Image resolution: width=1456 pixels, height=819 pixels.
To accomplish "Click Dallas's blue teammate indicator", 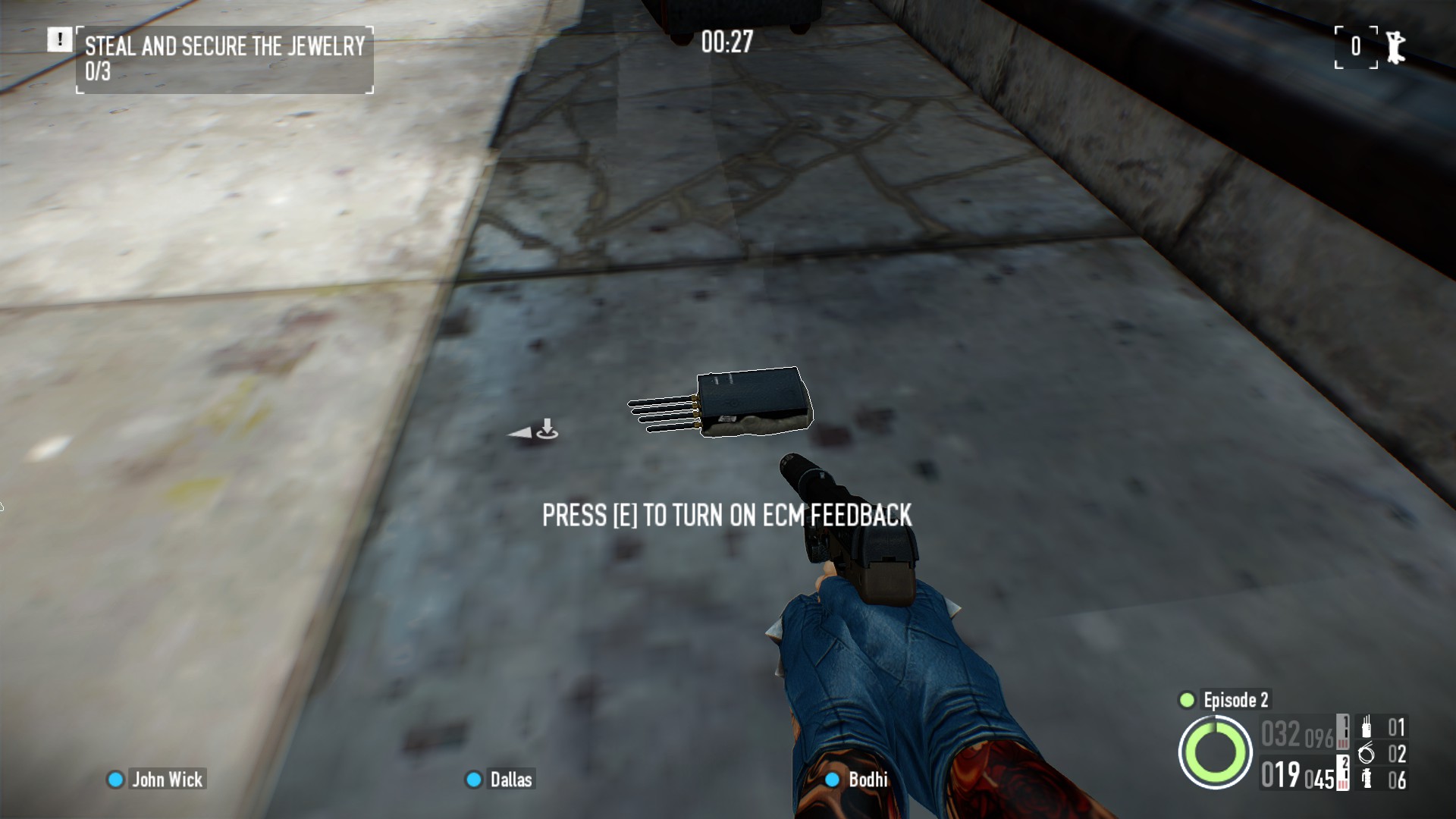I will tap(473, 779).
